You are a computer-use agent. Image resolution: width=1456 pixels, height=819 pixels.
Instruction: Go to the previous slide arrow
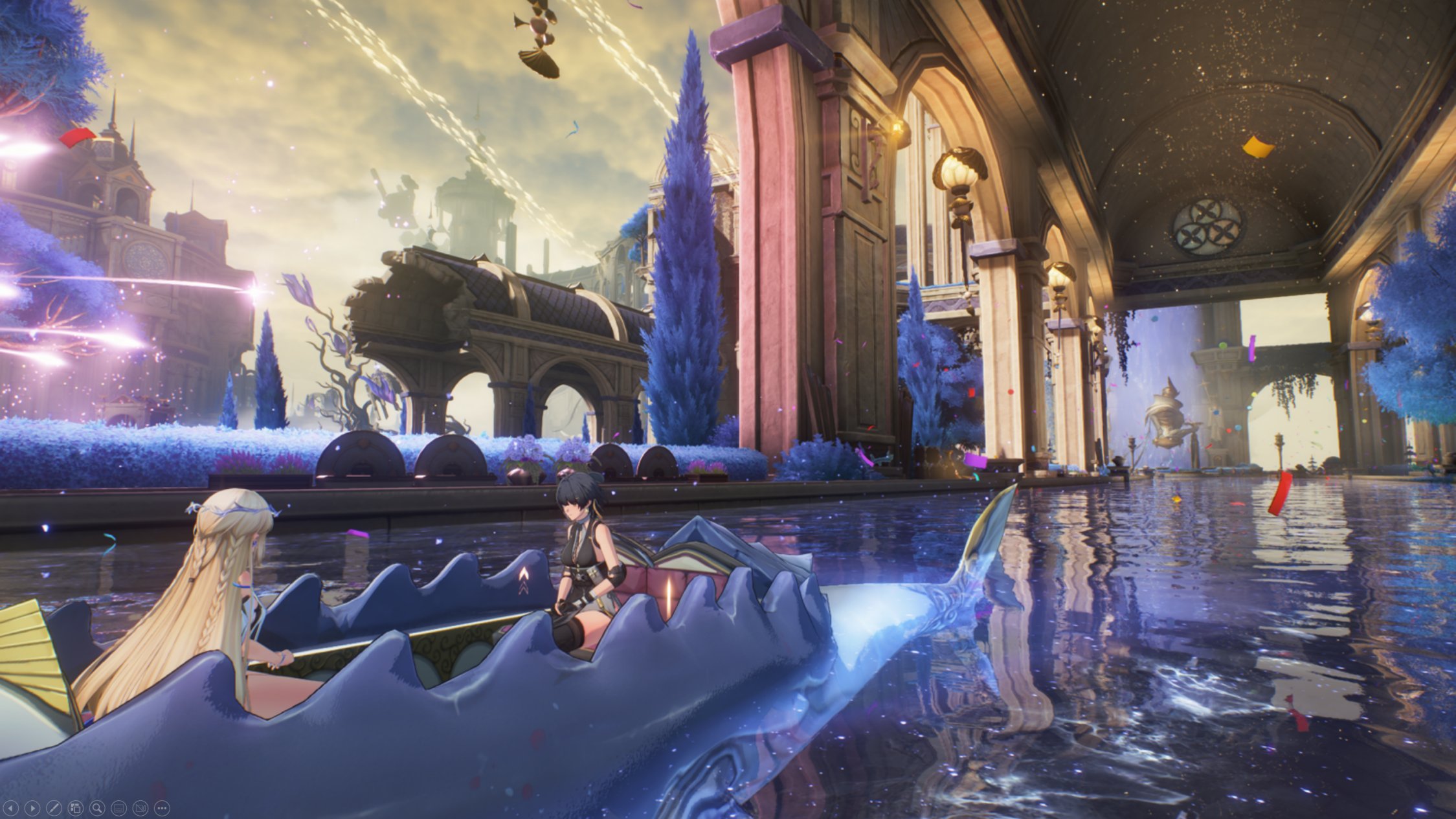point(11,808)
